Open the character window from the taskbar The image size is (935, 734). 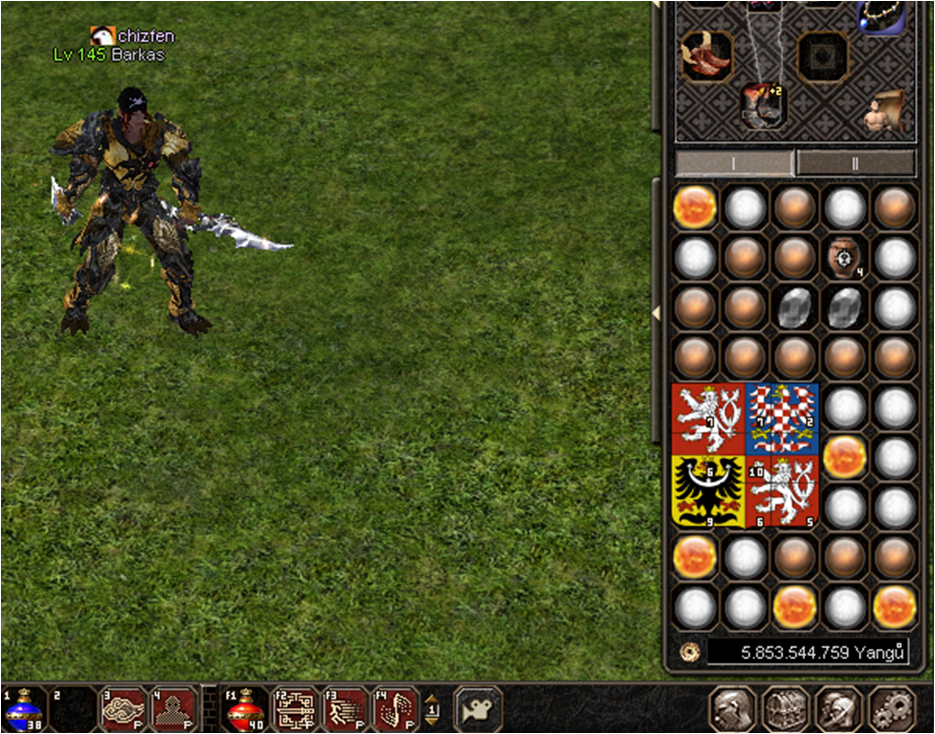click(x=732, y=709)
